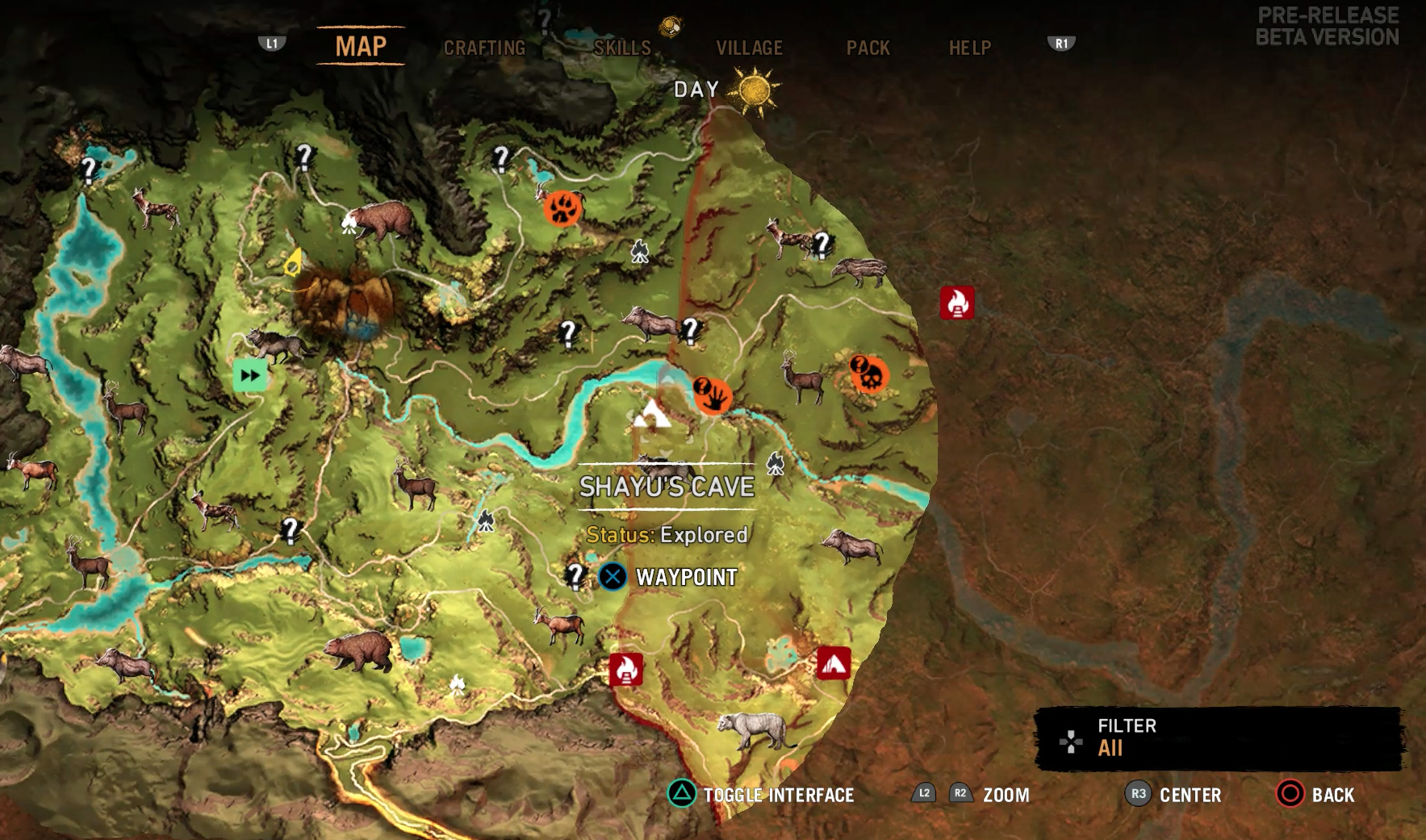
Task: Select the red bonfire marker in unexplored territory
Action: (957, 303)
